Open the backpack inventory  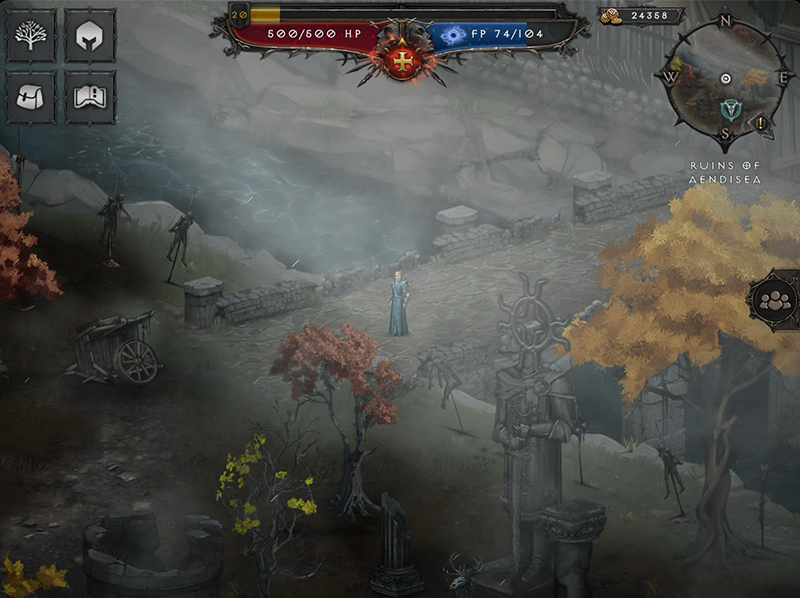[x=32, y=97]
